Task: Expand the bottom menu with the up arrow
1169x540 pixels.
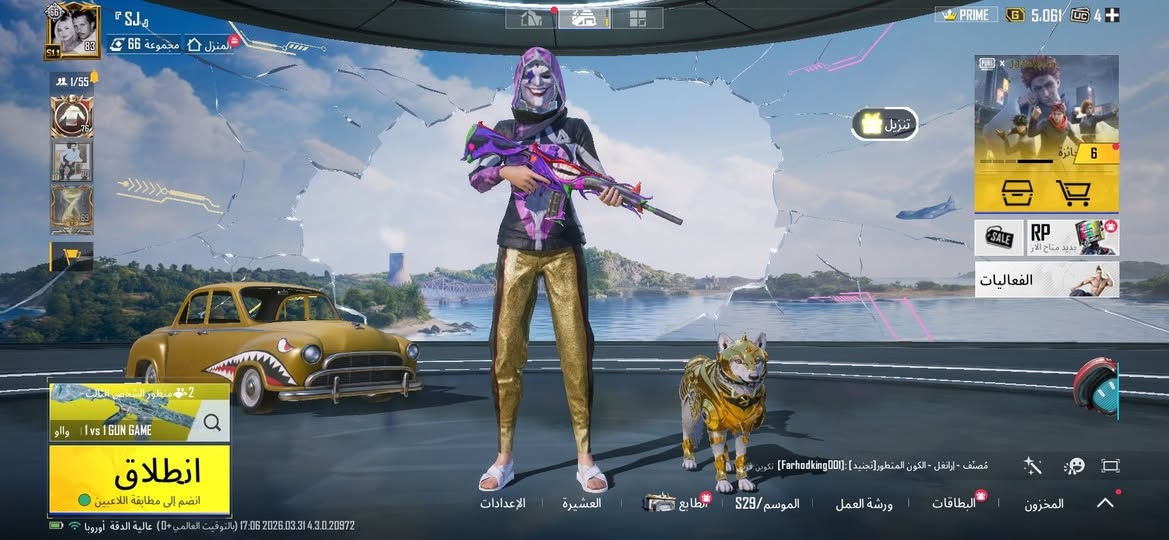Action: [1105, 503]
